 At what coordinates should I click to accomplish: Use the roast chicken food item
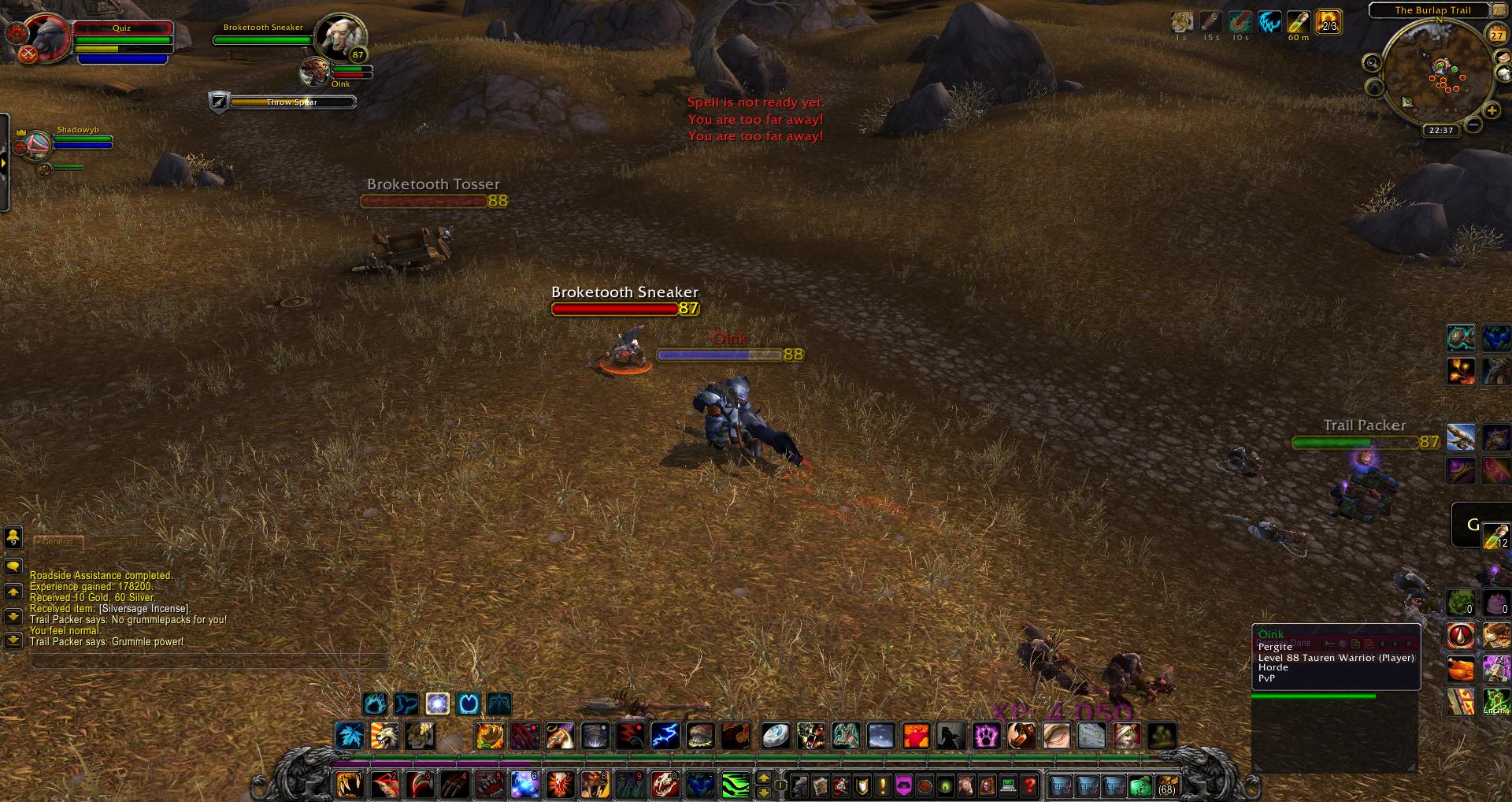(1461, 670)
